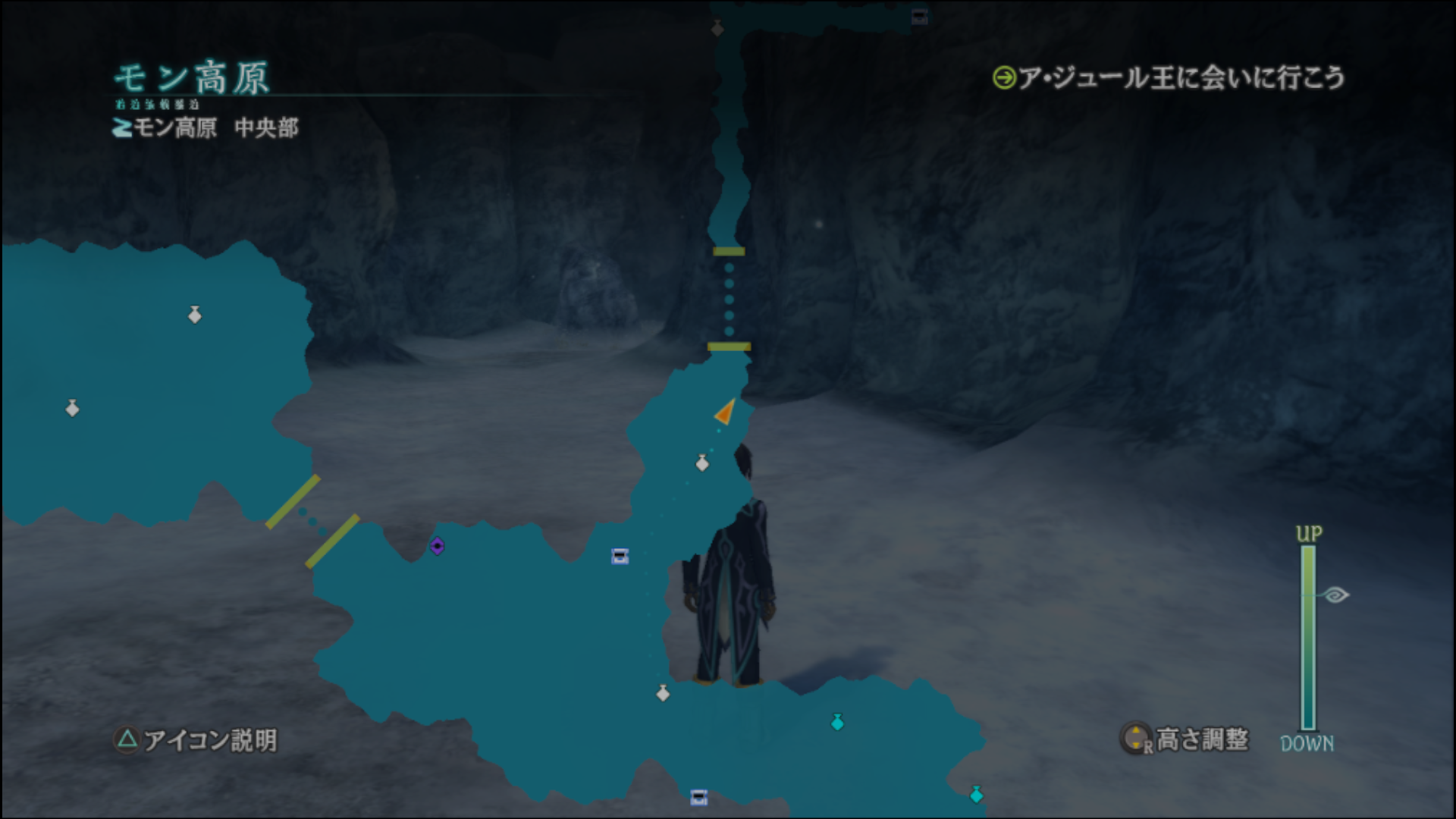Click the UP/DOWN height gauge bar
Viewport: 1456px width, 819px height.
1308,637
